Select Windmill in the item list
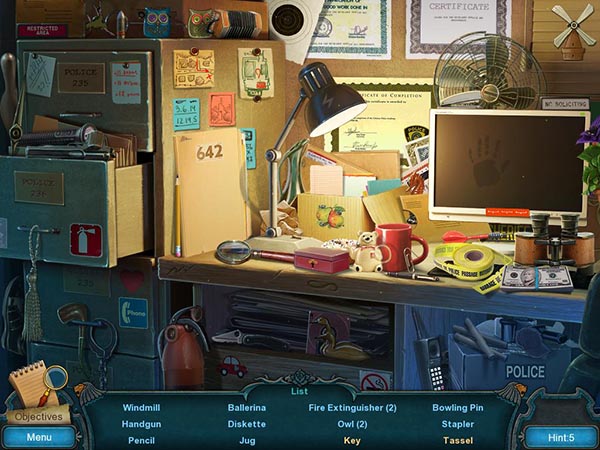This screenshot has width=600, height=450. (141, 408)
